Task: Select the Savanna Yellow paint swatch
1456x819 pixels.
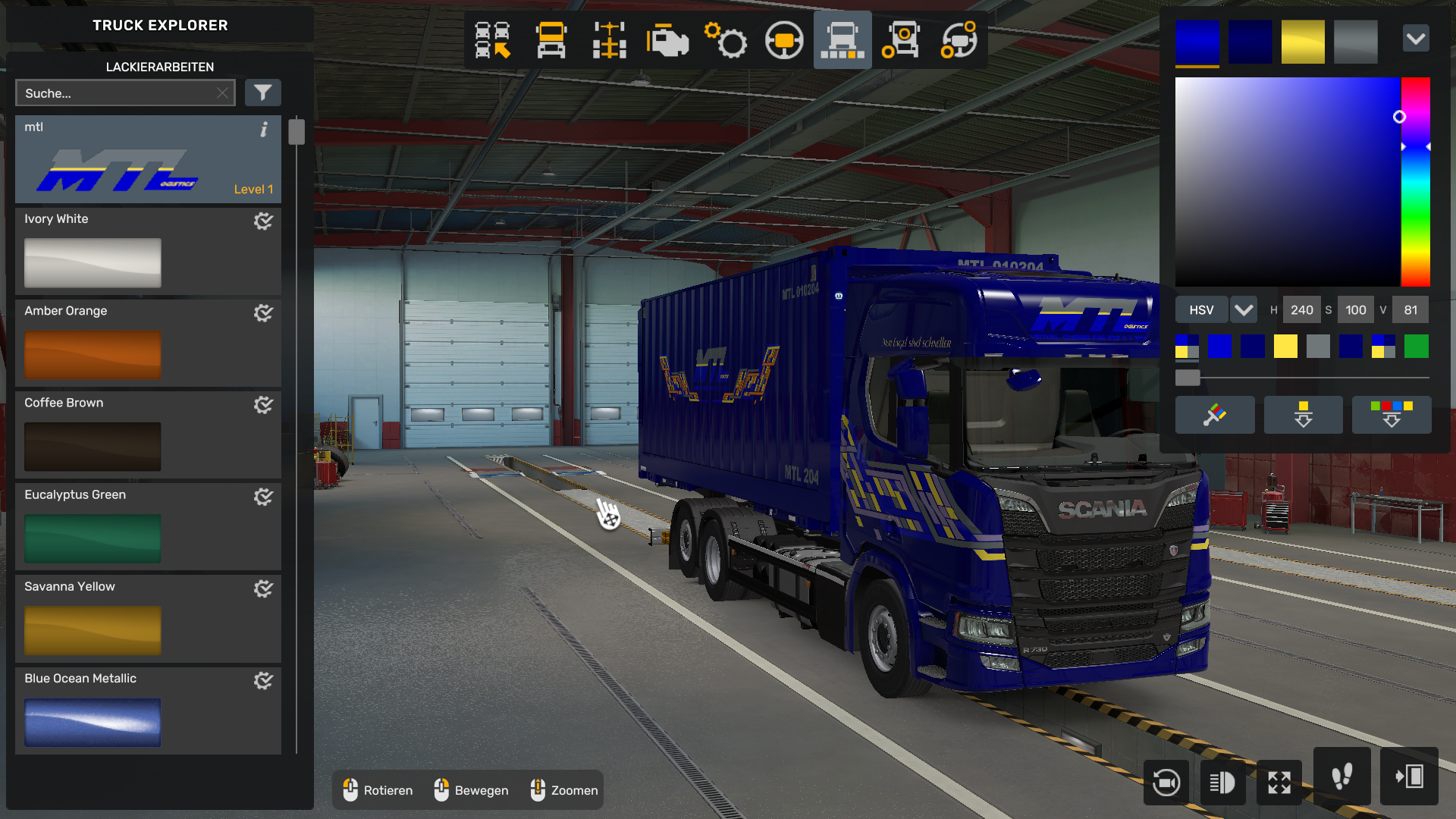Action: click(91, 630)
